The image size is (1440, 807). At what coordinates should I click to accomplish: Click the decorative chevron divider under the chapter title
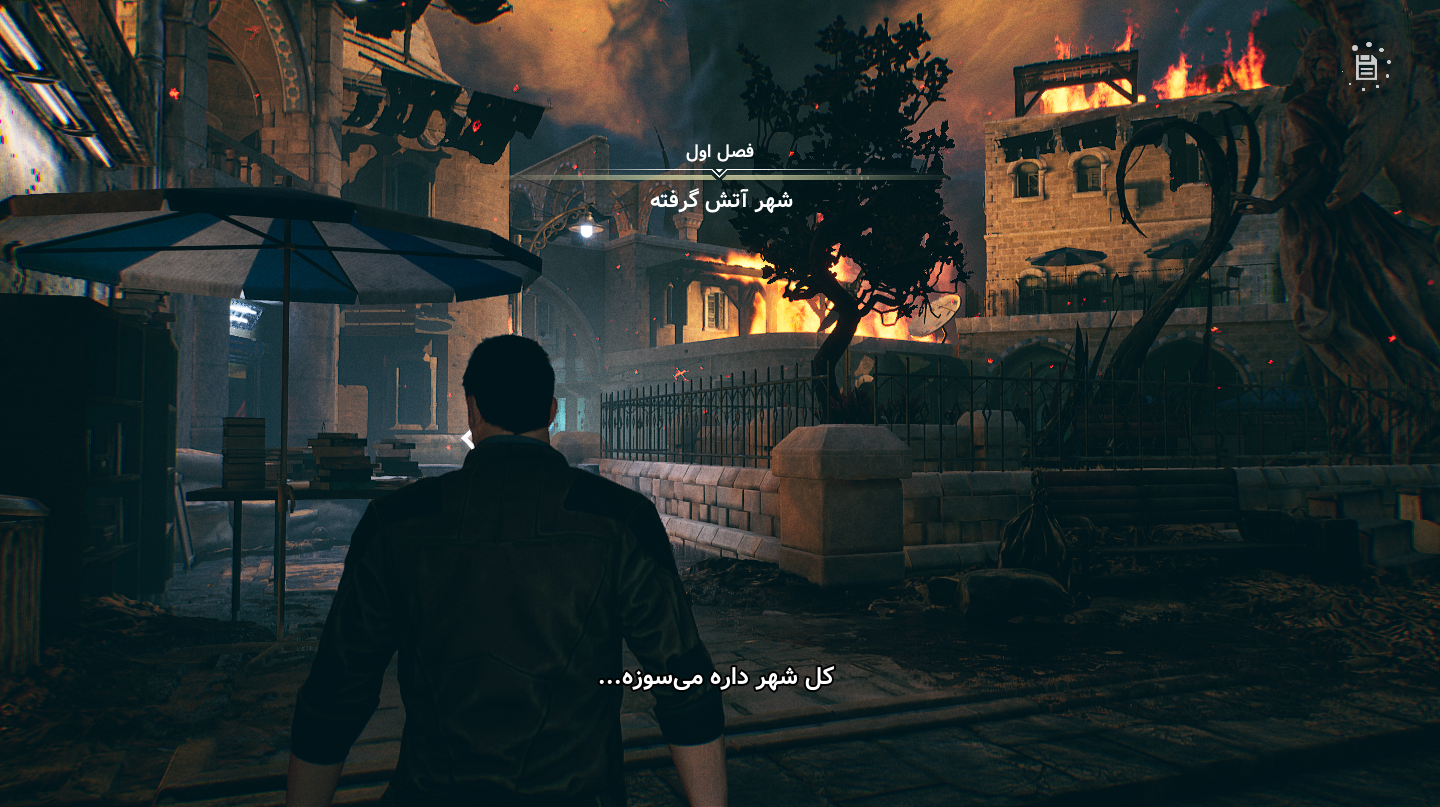722,170
